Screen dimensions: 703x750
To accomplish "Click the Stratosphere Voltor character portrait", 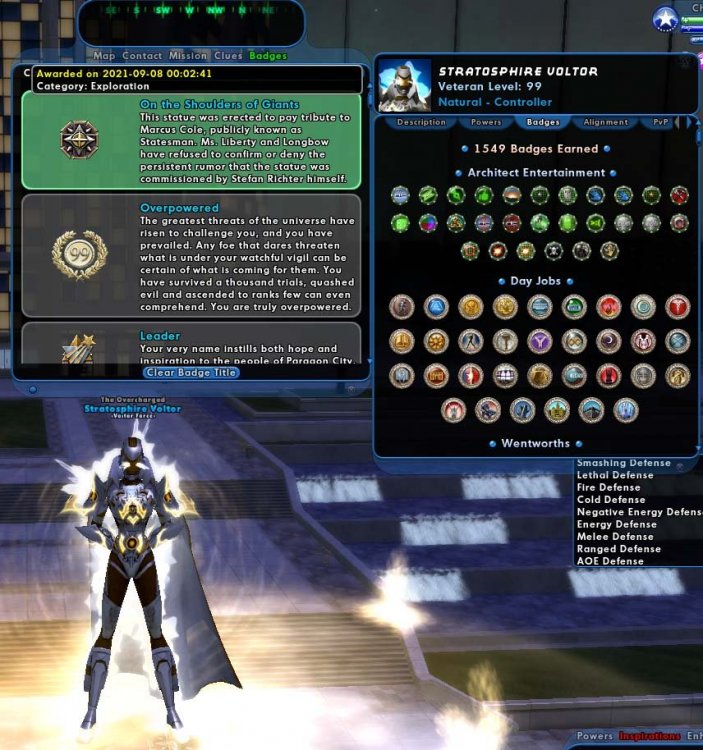I will (x=404, y=86).
